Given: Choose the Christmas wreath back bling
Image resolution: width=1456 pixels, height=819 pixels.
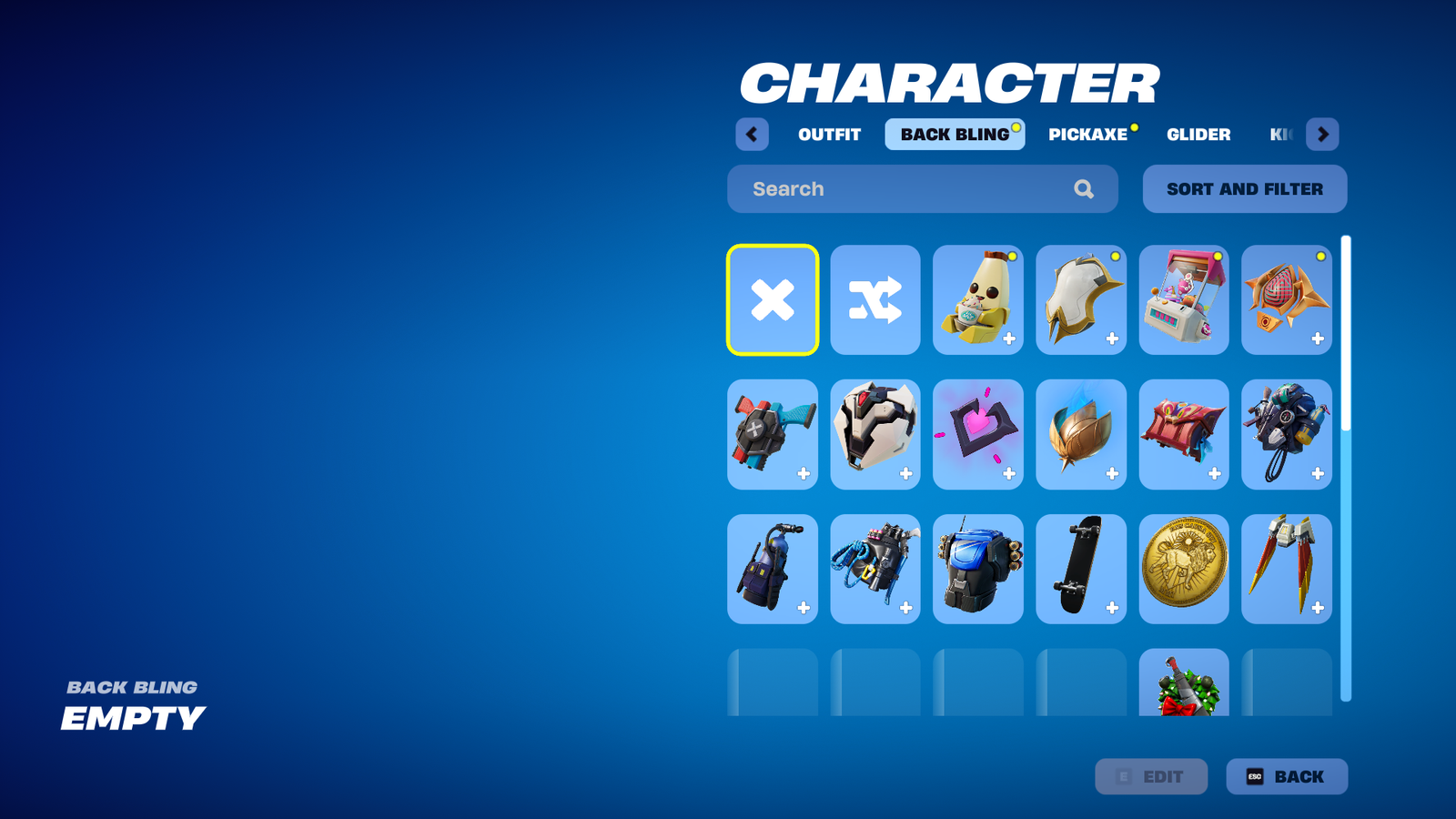Looking at the screenshot, I should [x=1183, y=684].
